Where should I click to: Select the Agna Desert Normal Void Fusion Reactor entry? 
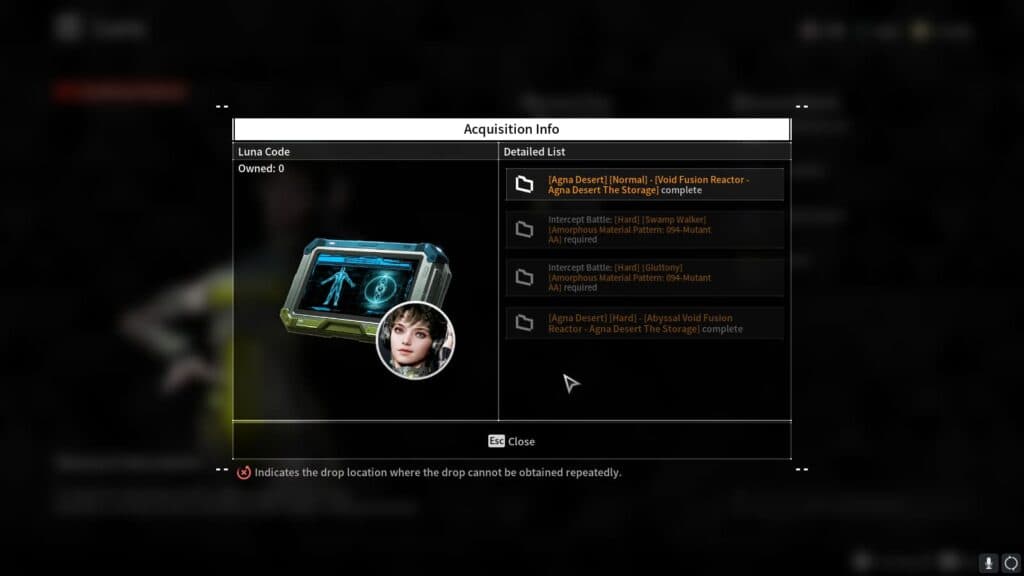644,184
